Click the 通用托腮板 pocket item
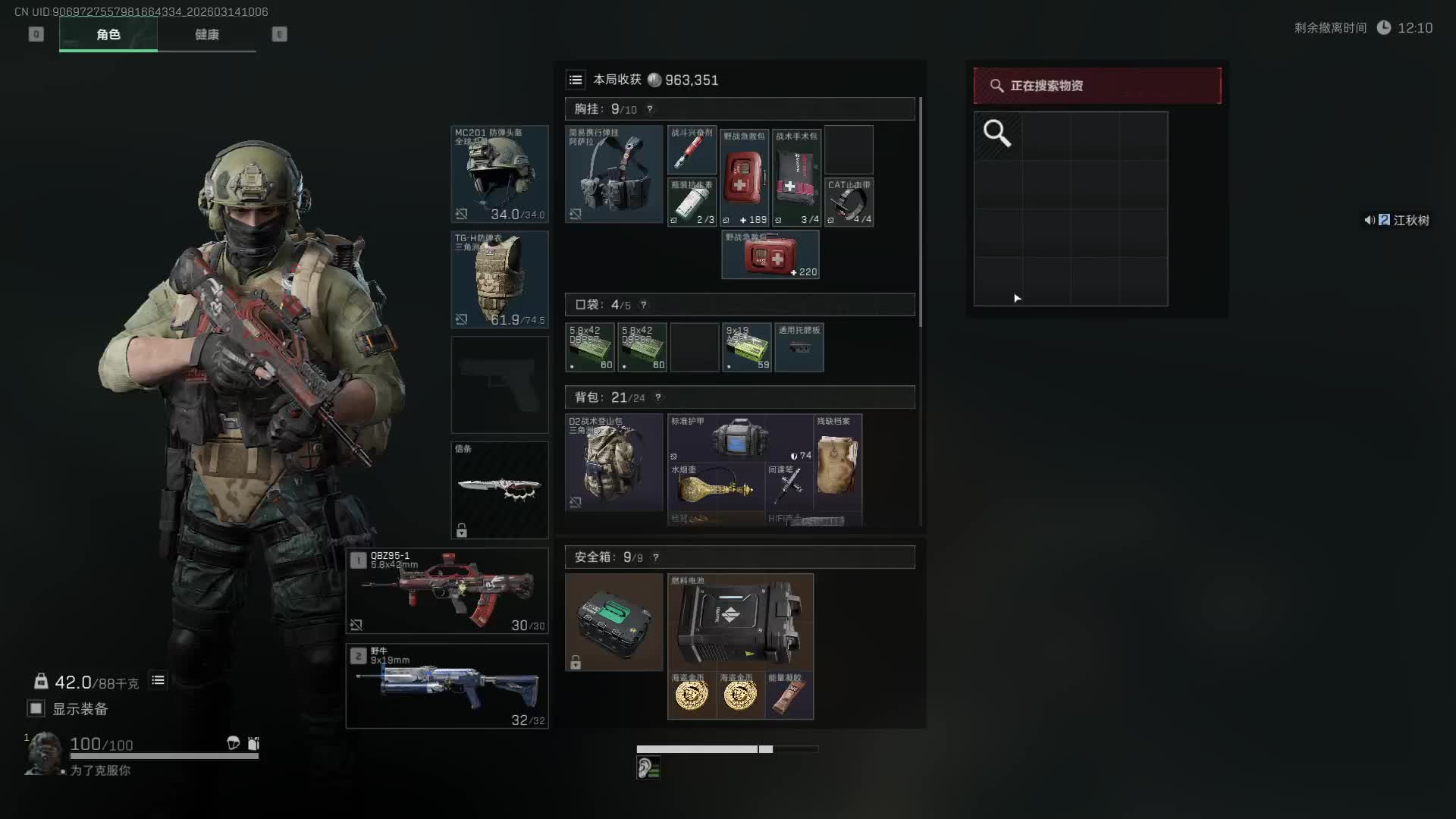This screenshot has width=1456, height=819. pos(799,347)
